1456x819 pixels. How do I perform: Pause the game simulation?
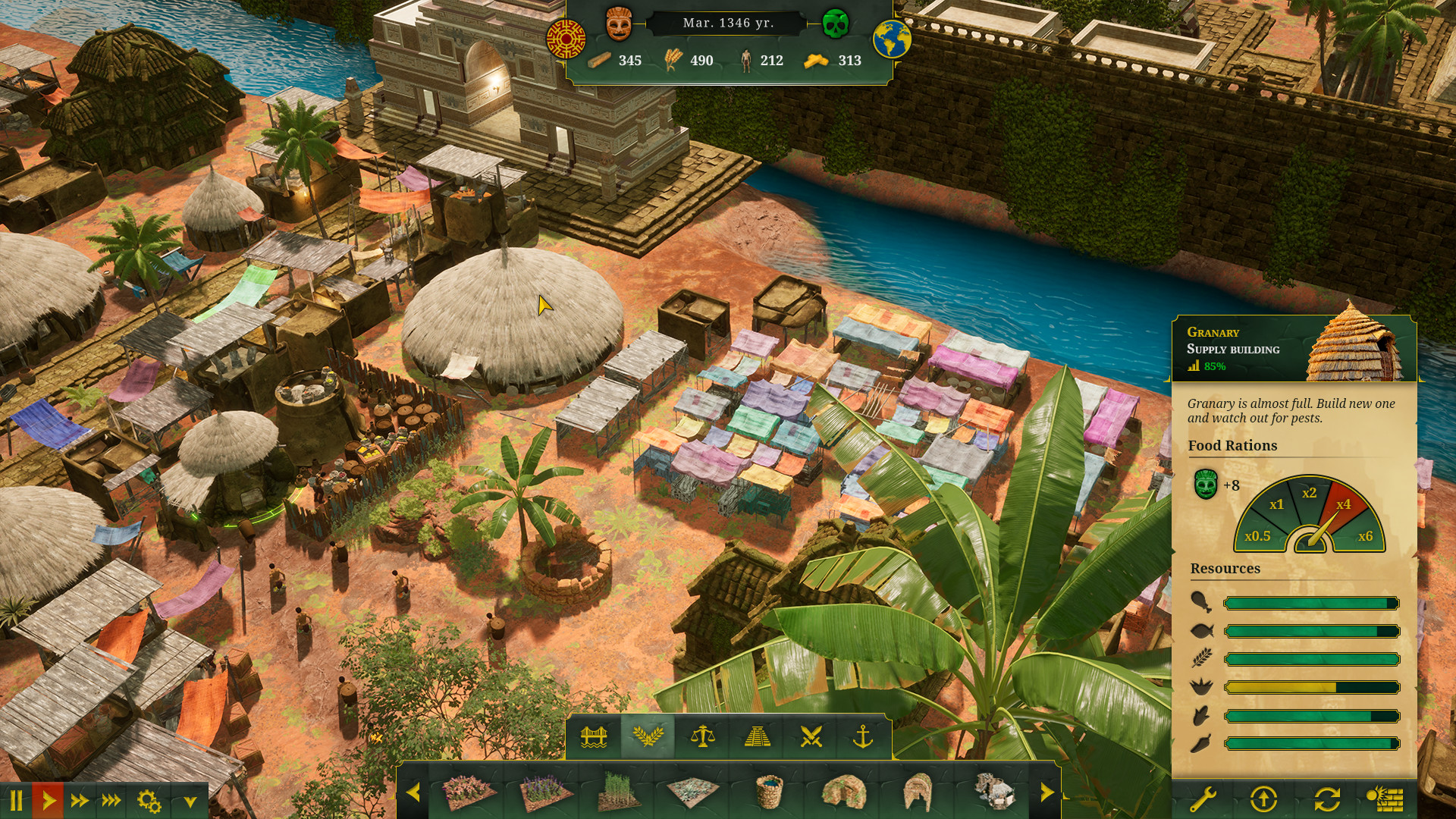pos(17,802)
